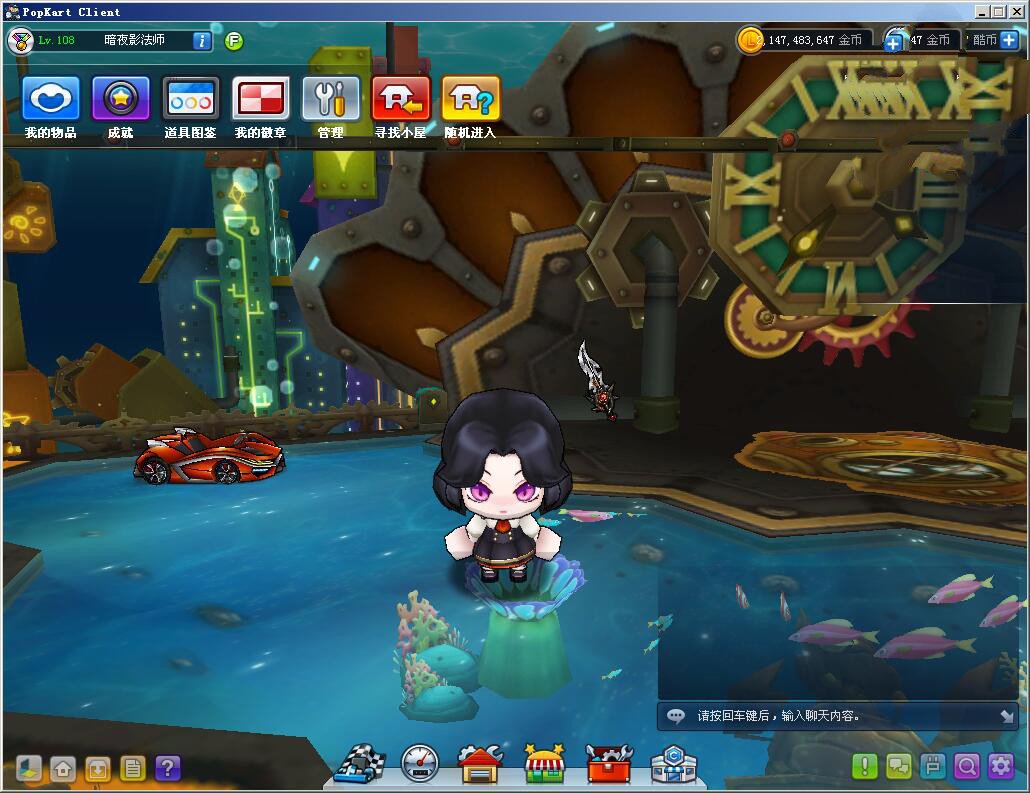Open the checkered-flag racing icon
Viewport: 1030px width, 793px height.
pyautogui.click(x=359, y=764)
